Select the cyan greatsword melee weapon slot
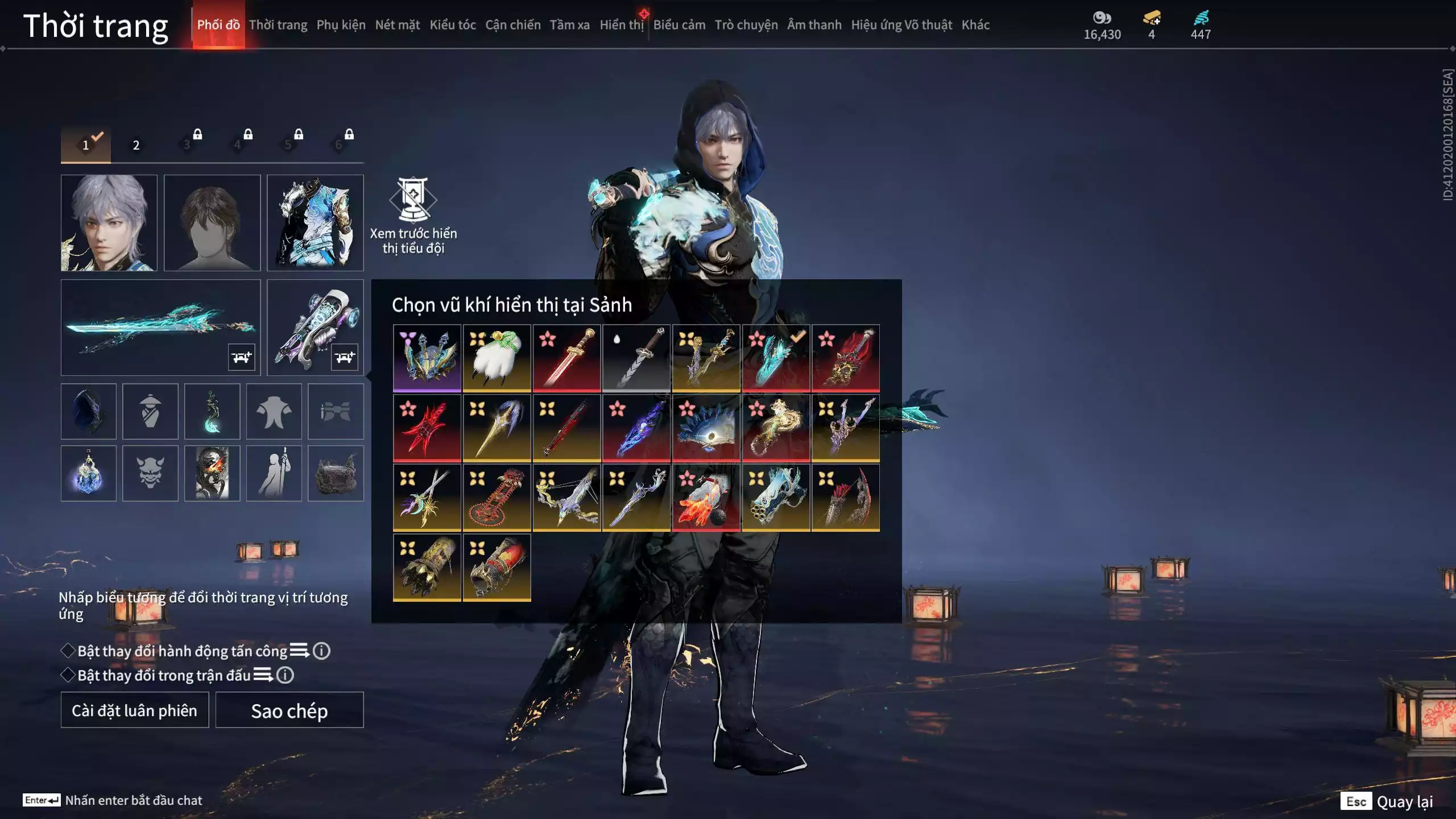This screenshot has height=819, width=1456. coord(160,327)
